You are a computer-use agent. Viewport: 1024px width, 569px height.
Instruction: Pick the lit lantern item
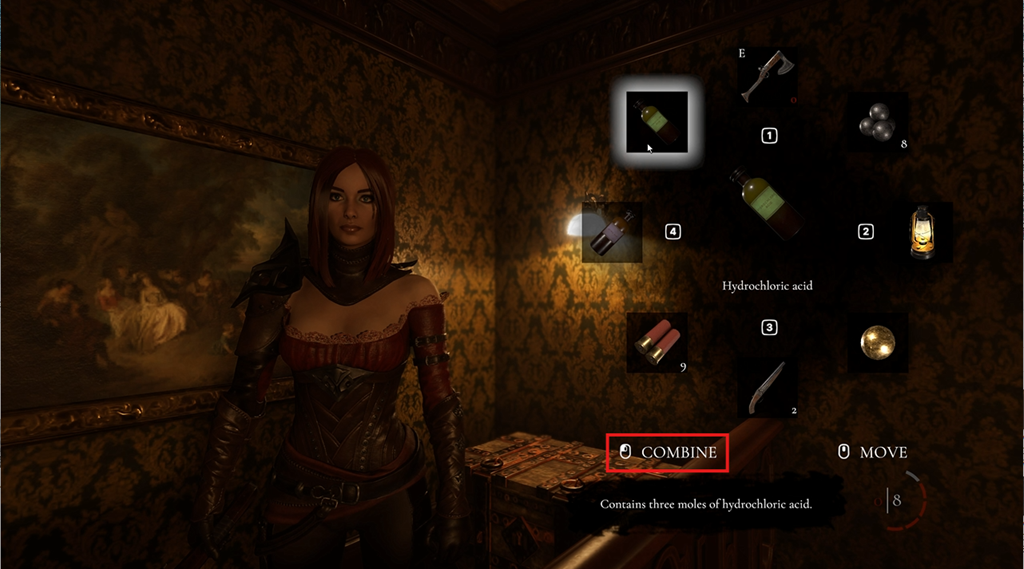point(923,232)
